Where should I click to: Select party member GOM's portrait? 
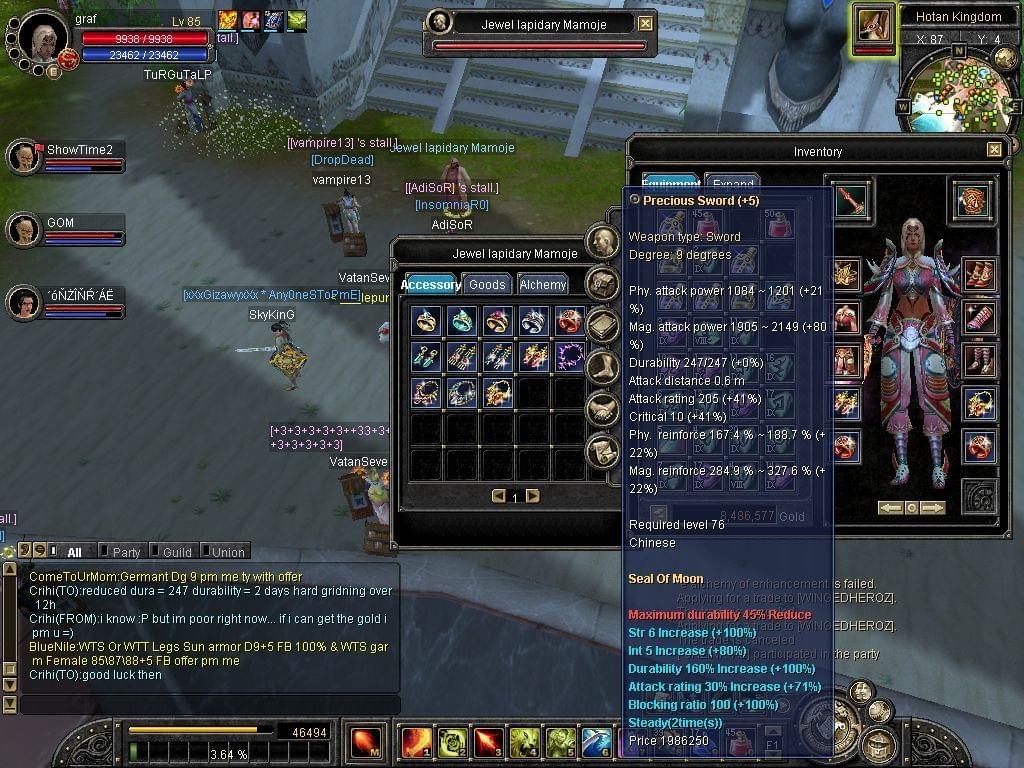[x=24, y=230]
